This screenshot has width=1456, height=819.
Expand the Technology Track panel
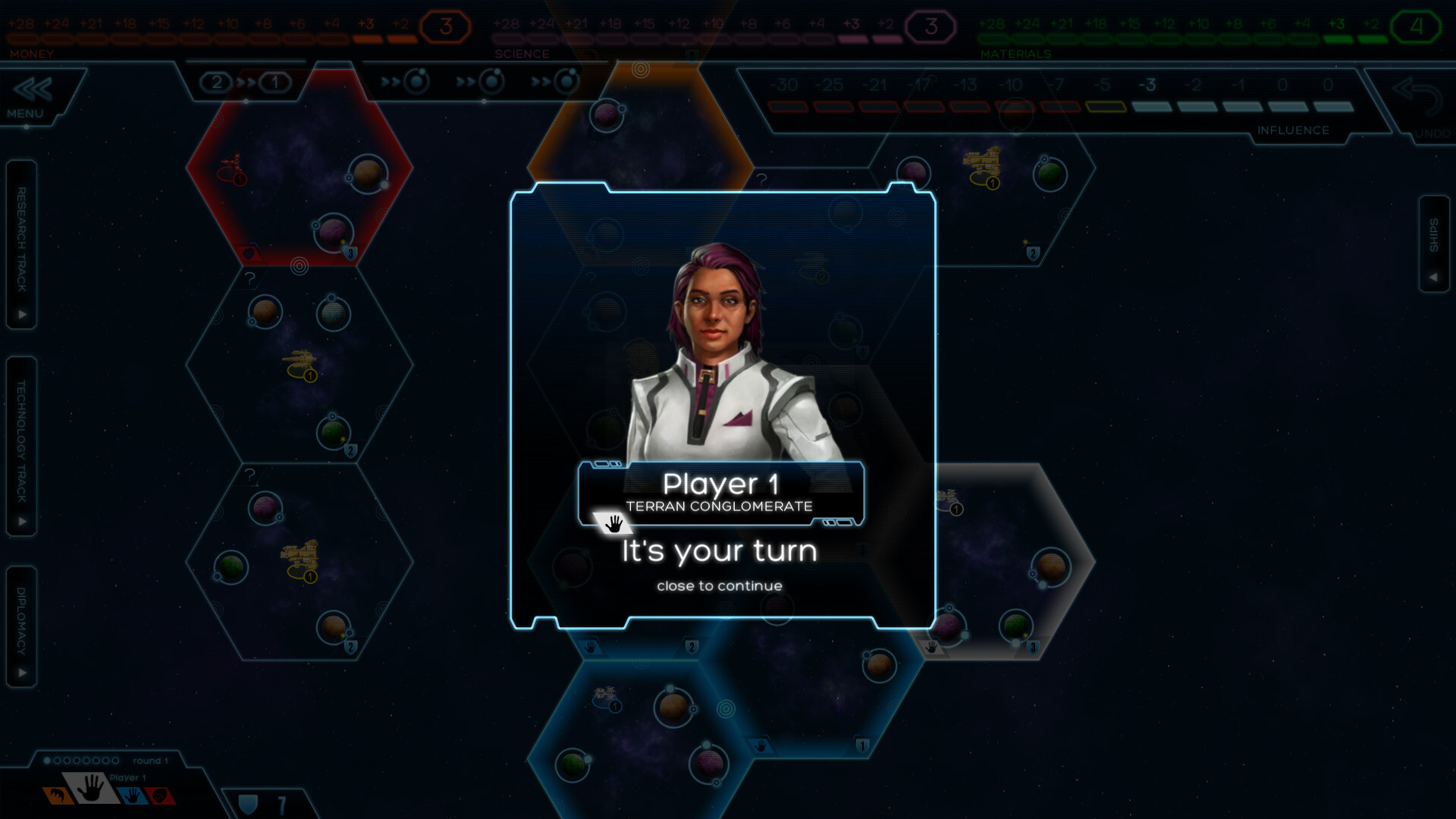click(21, 438)
